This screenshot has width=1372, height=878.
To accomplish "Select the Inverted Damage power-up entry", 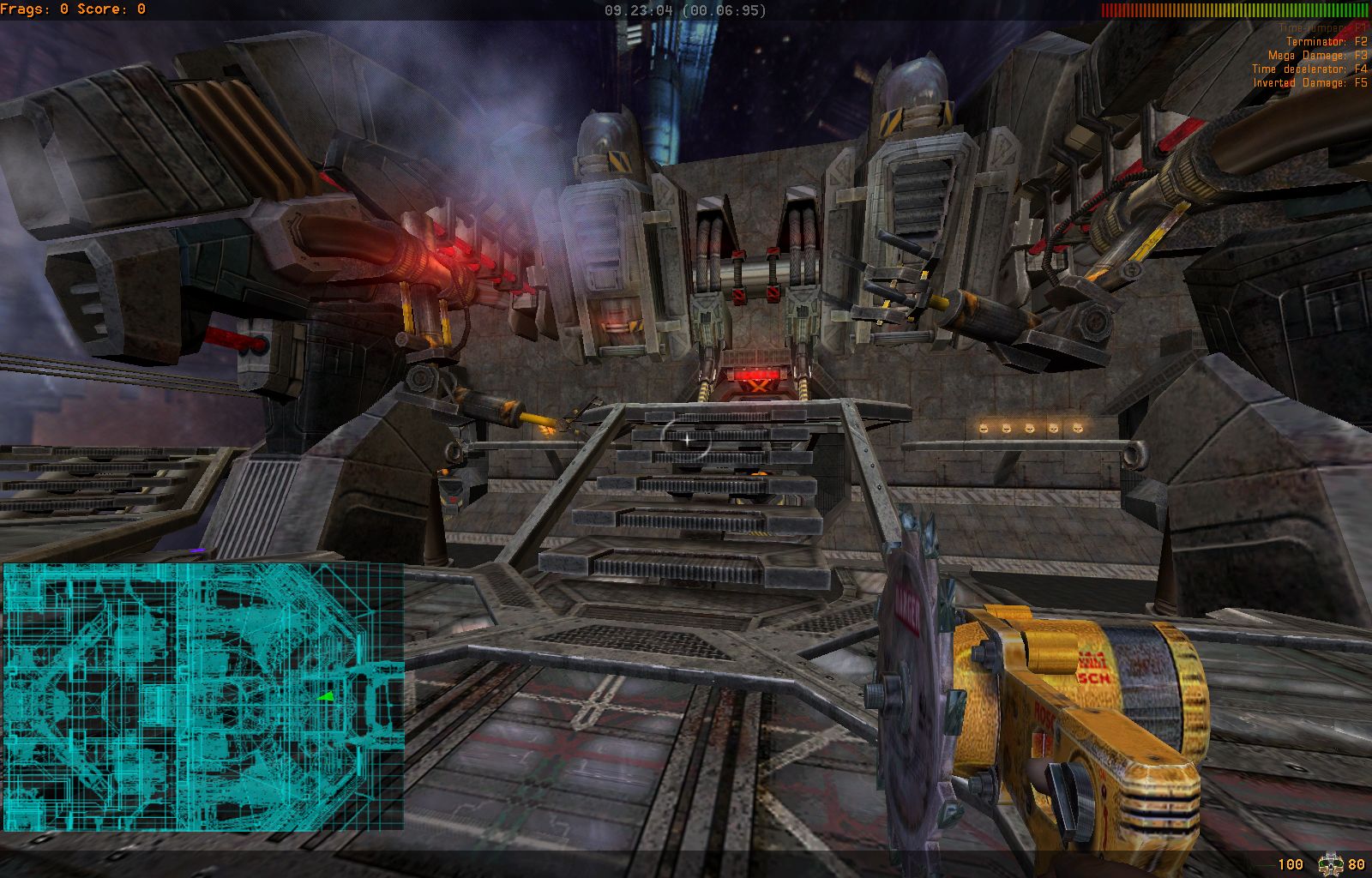I will pyautogui.click(x=1309, y=82).
